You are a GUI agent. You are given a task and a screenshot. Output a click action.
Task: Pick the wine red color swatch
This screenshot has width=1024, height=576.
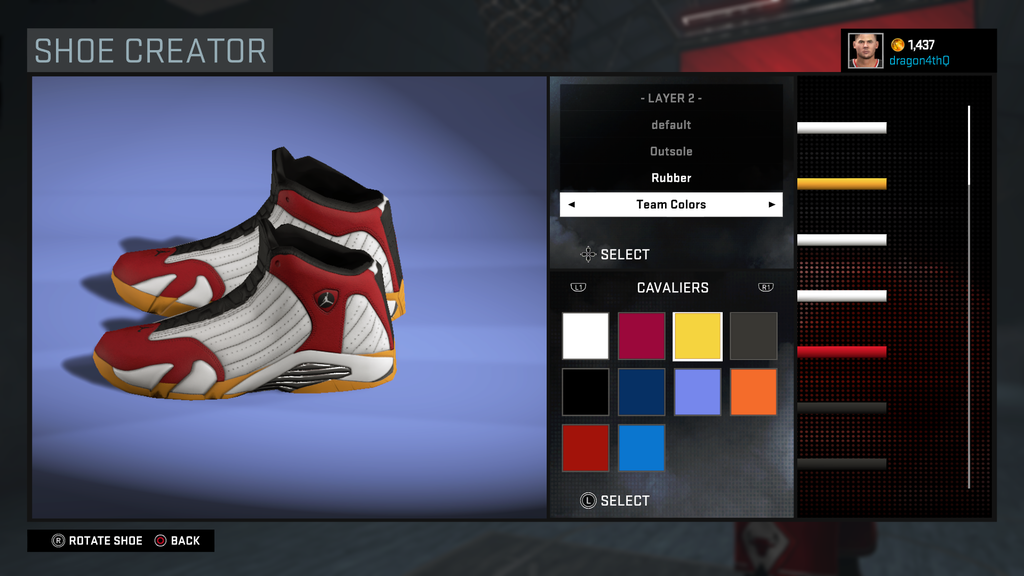(x=642, y=336)
